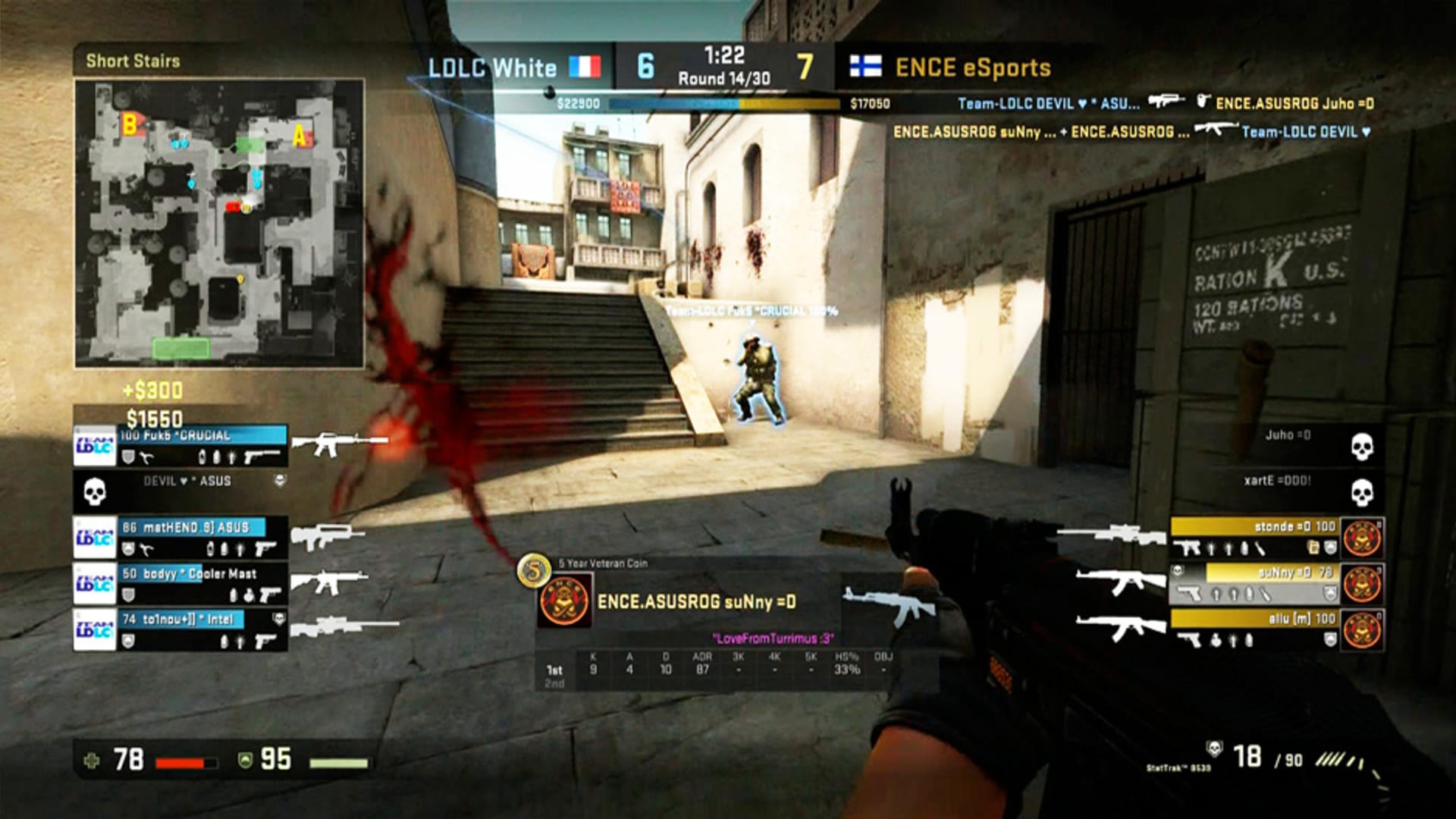The image size is (1456, 819).
Task: Click the 5 Year Veteran Coin icon
Action: (534, 570)
